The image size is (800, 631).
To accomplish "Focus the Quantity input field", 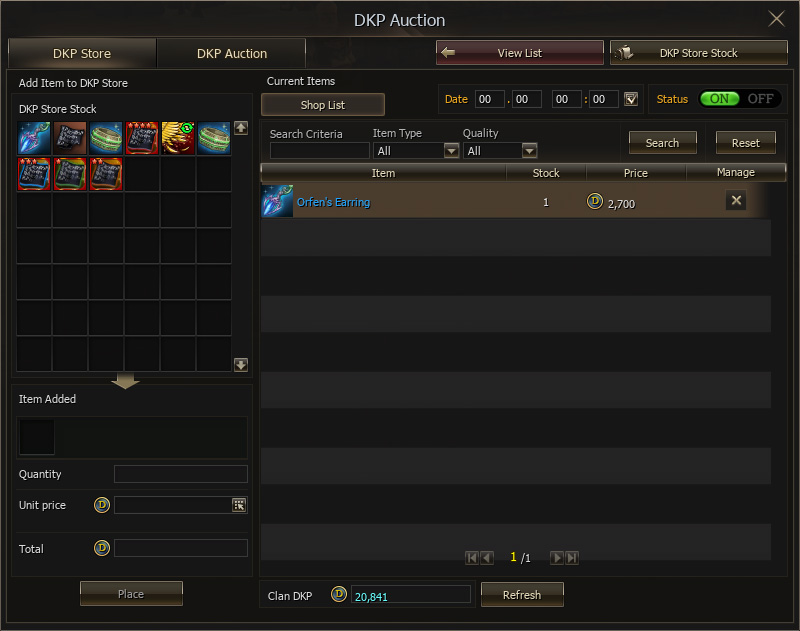I will click(180, 474).
